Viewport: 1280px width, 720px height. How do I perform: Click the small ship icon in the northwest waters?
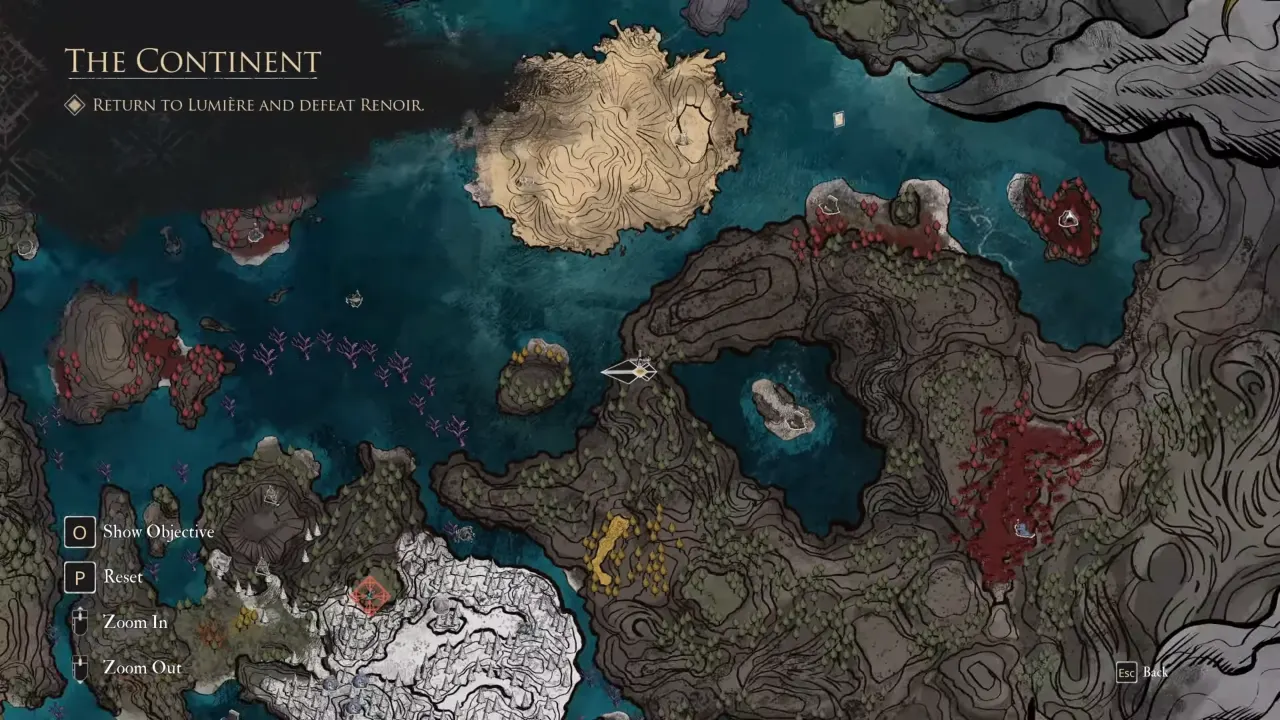click(x=355, y=298)
